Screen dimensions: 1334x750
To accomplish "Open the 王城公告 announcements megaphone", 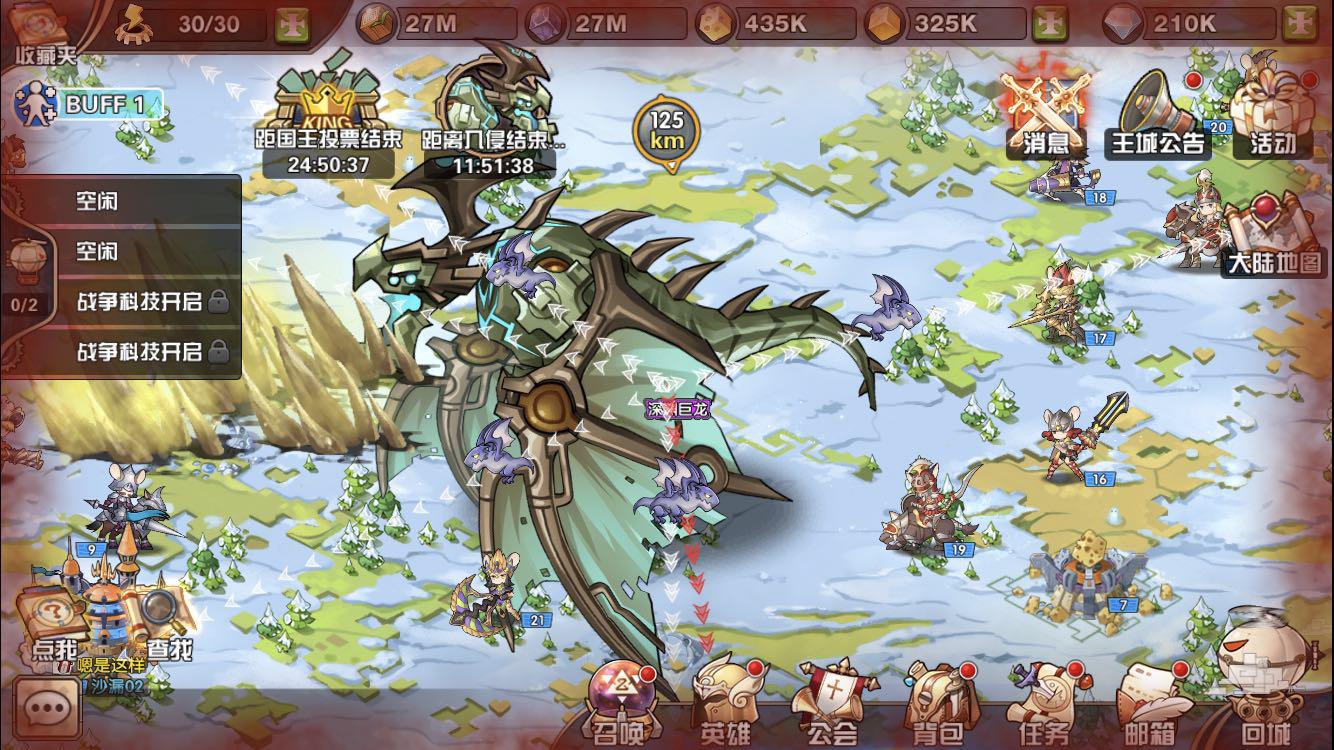I will click(1158, 115).
